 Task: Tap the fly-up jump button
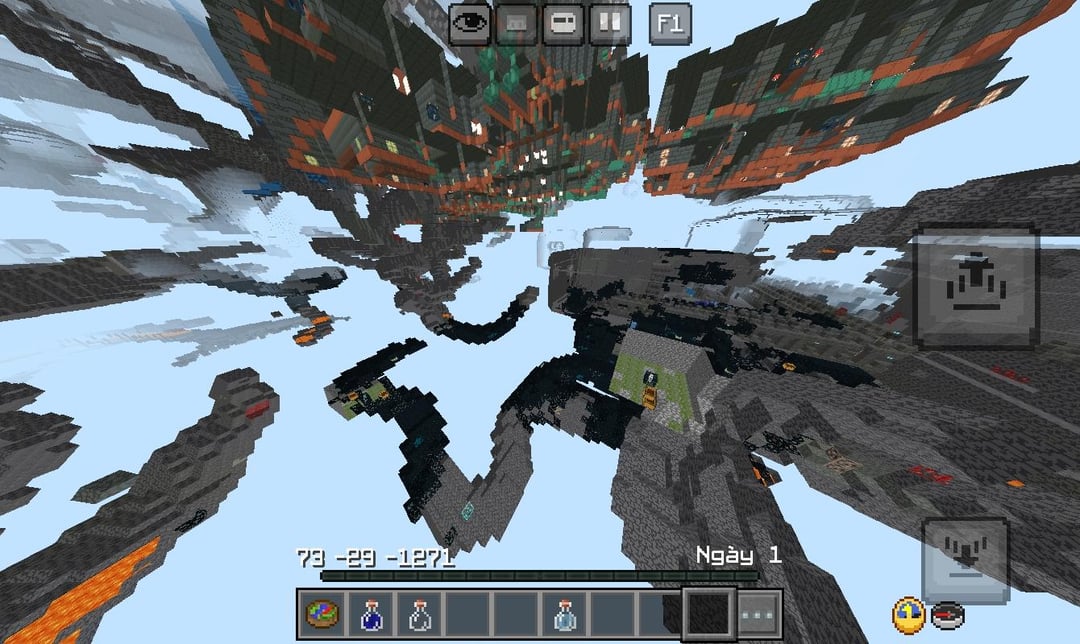tap(976, 287)
